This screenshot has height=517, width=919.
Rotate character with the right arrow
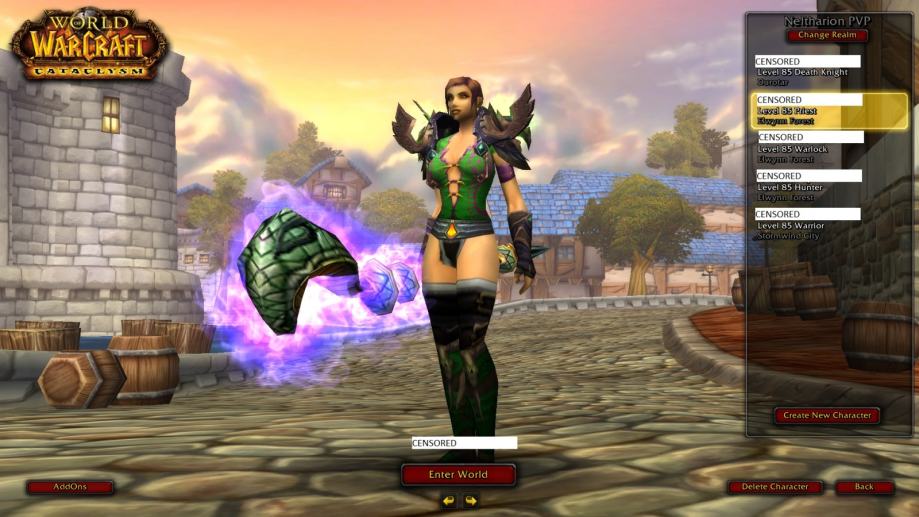pos(471,500)
